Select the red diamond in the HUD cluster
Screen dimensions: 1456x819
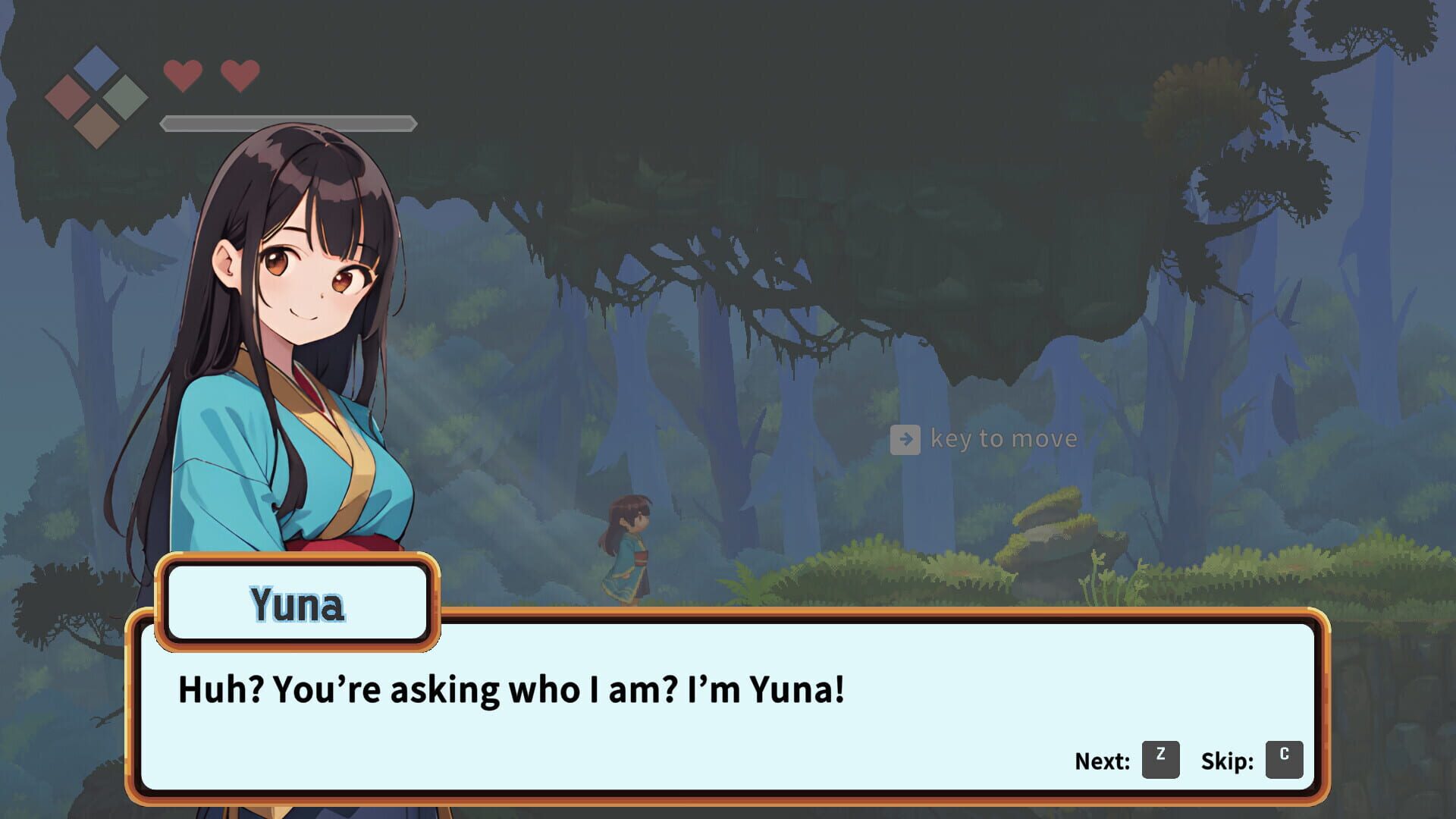[x=67, y=97]
